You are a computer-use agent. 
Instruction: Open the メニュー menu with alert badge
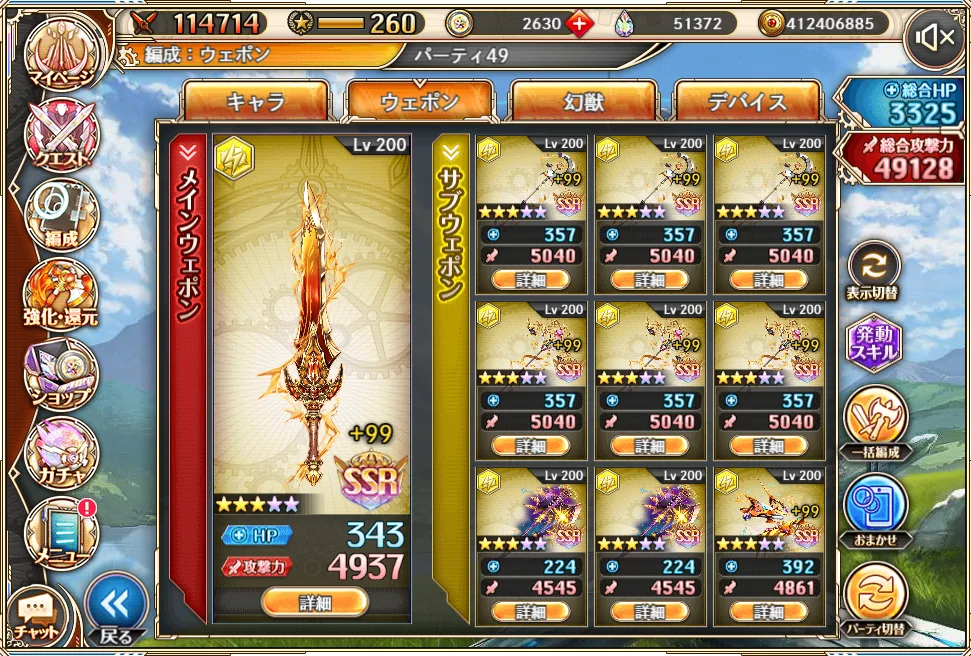[x=61, y=530]
